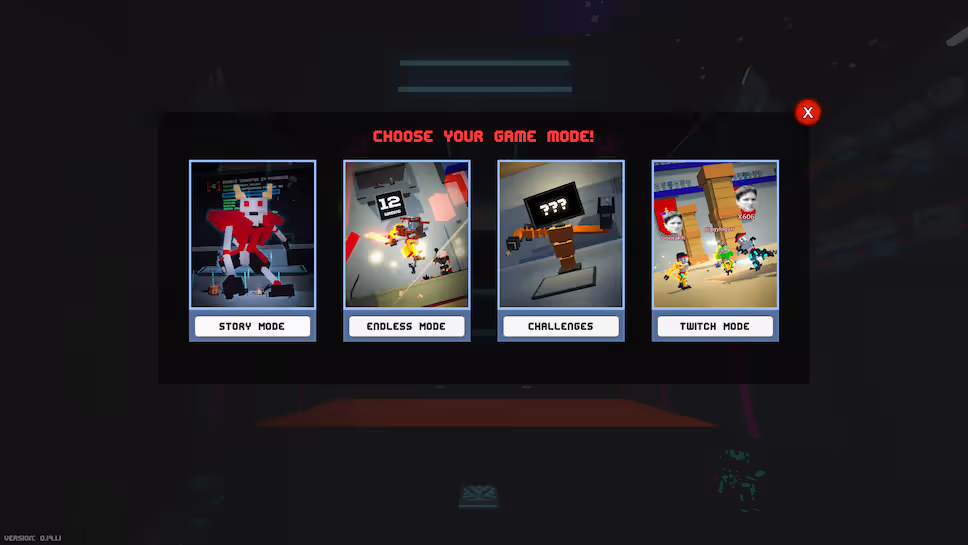Pick the Endless Mode arena artwork

[x=406, y=234]
